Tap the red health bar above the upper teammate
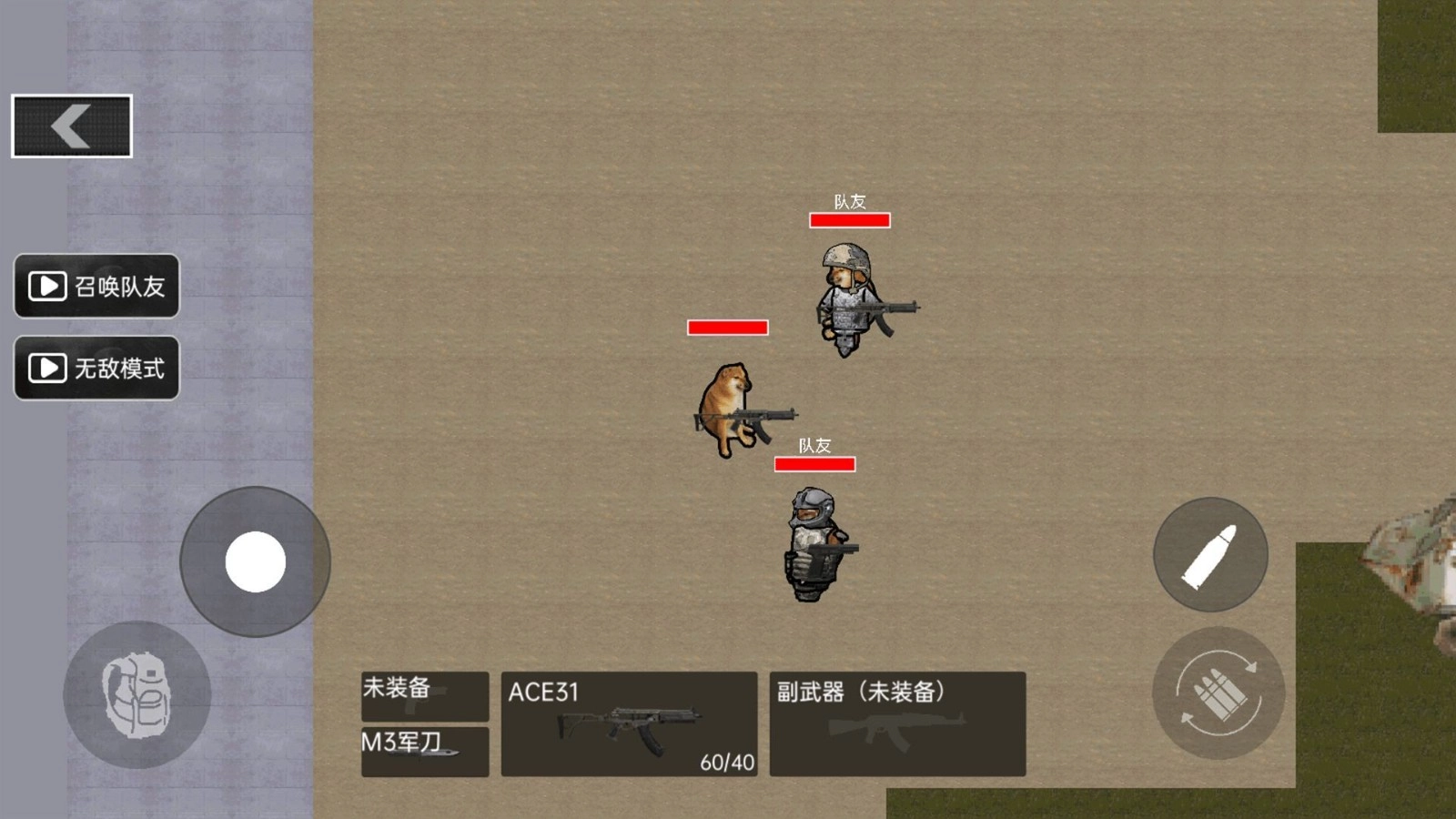The image size is (1456, 819). [x=849, y=218]
